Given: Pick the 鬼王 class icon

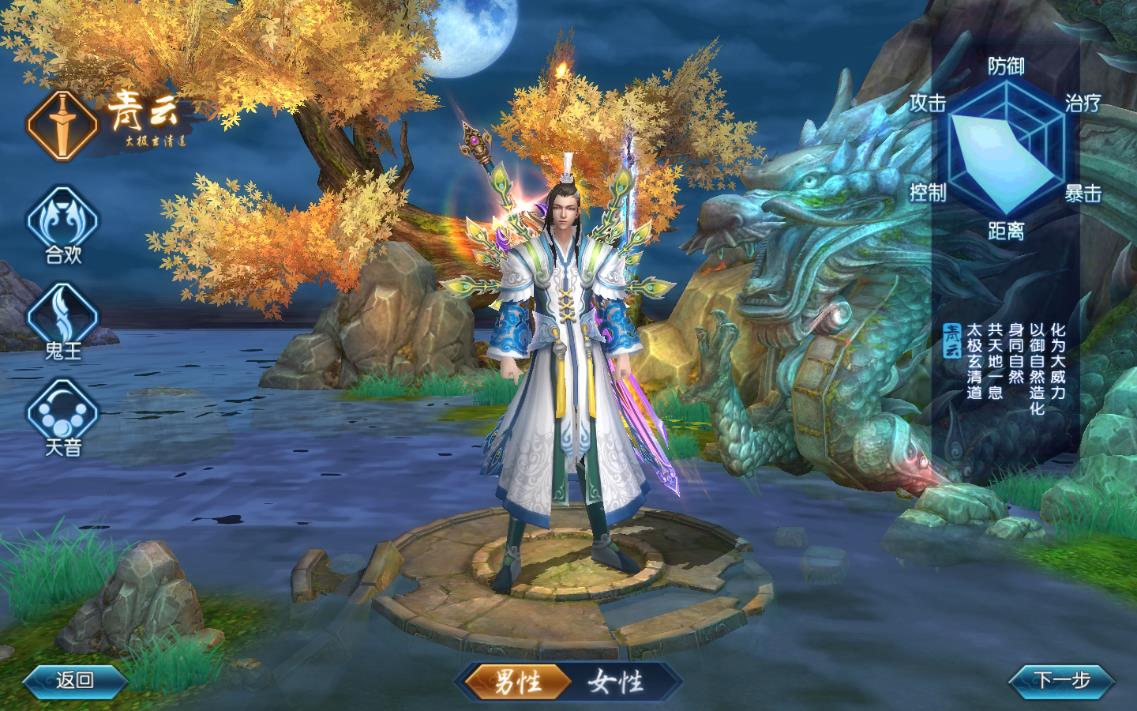Looking at the screenshot, I should [63, 314].
